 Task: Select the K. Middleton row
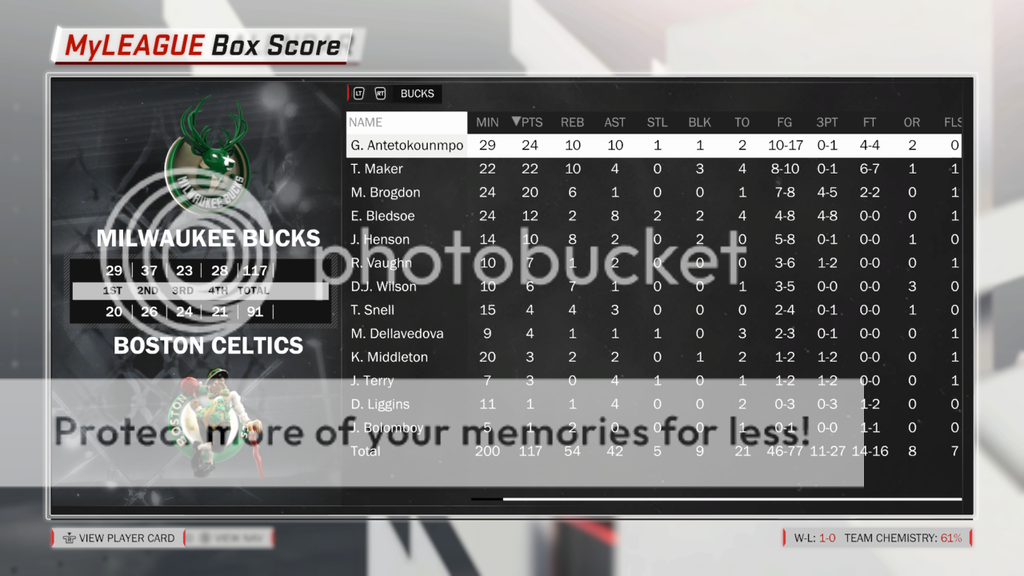(389, 357)
